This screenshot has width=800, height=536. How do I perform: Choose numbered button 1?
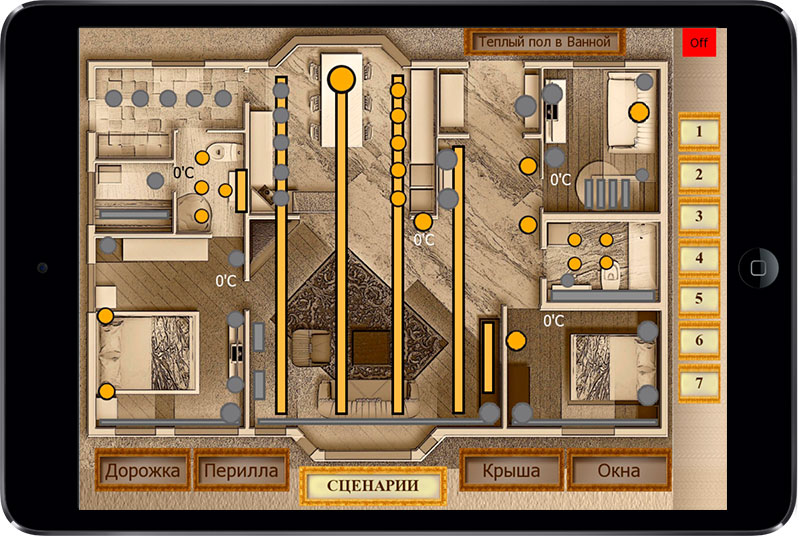tap(699, 132)
